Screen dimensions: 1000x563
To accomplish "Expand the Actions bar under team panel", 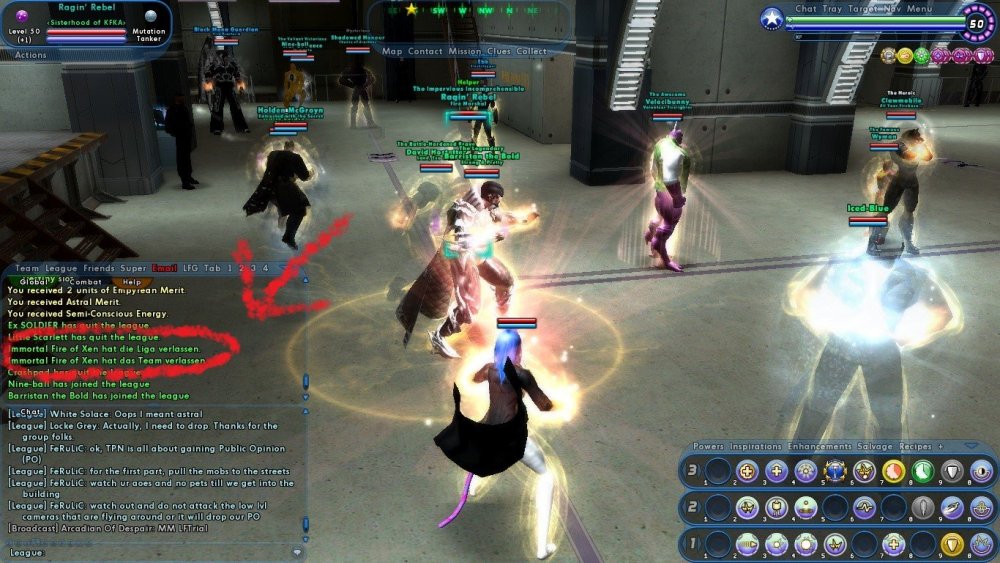I will click(x=30, y=55).
